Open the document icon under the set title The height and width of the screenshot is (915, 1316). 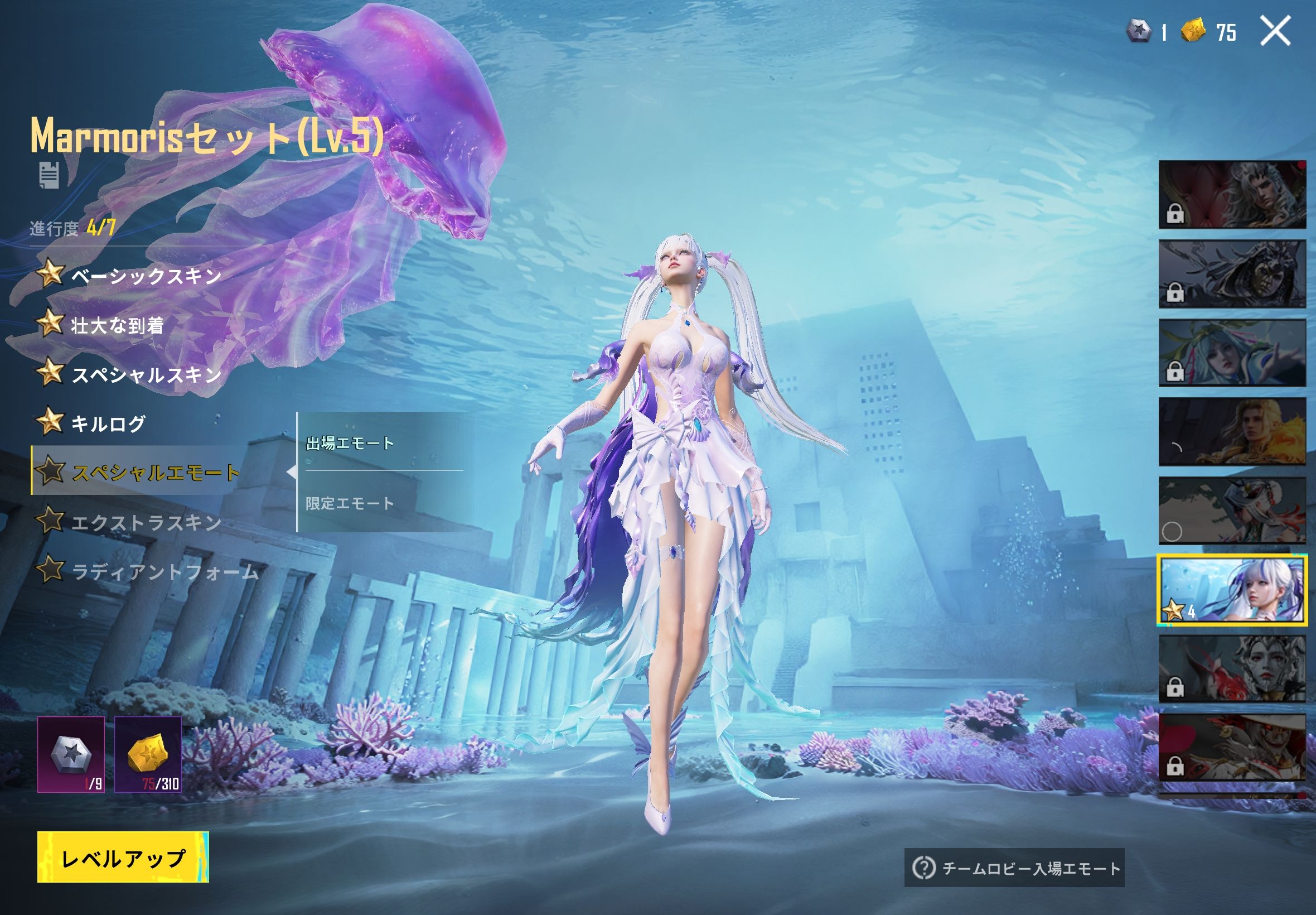tap(49, 175)
